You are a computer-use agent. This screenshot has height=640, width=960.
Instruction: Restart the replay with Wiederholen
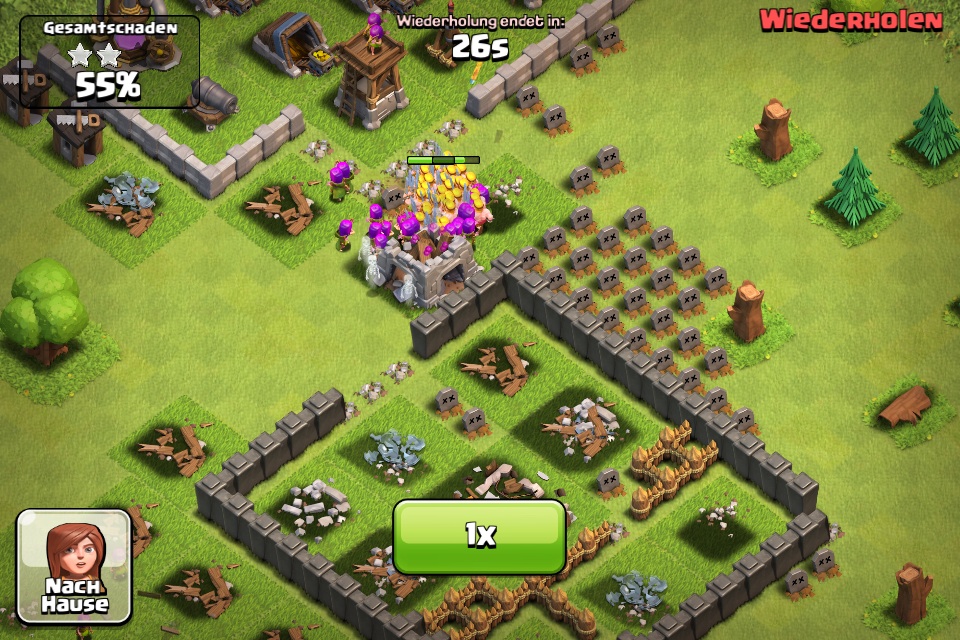850,20
